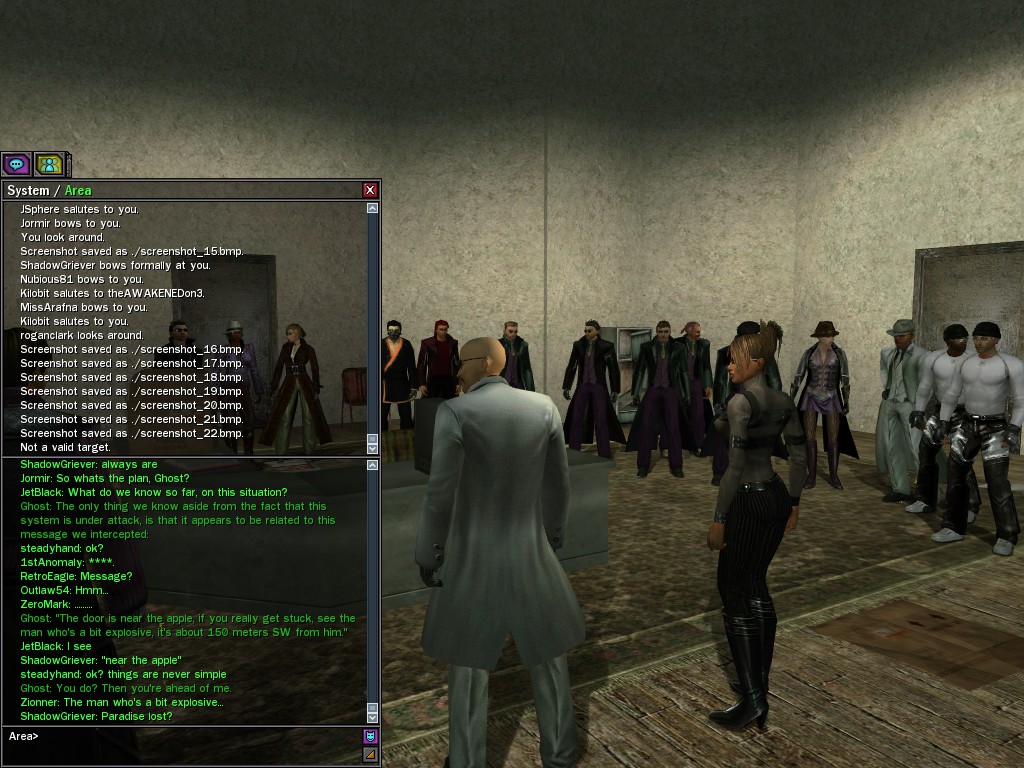Click the Area chat scroll-down arrow
Image resolution: width=1024 pixels, height=768 pixels.
[x=373, y=716]
